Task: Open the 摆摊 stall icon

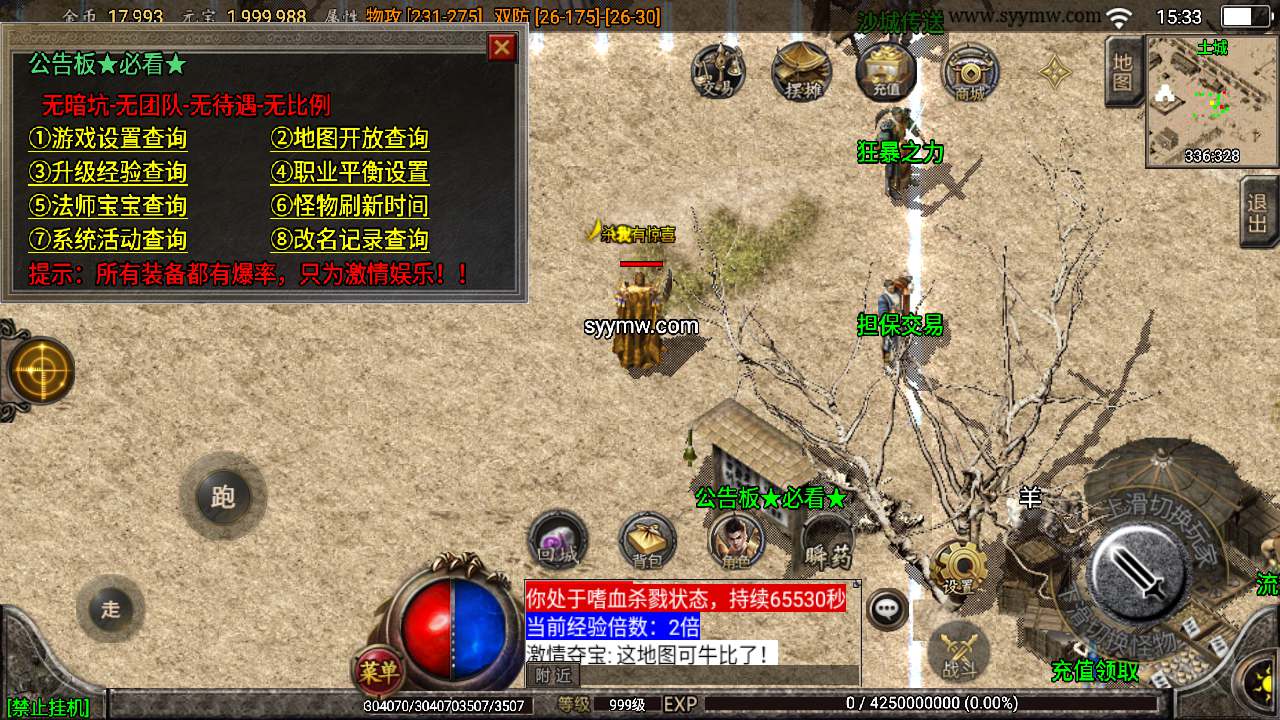Action: pos(802,70)
